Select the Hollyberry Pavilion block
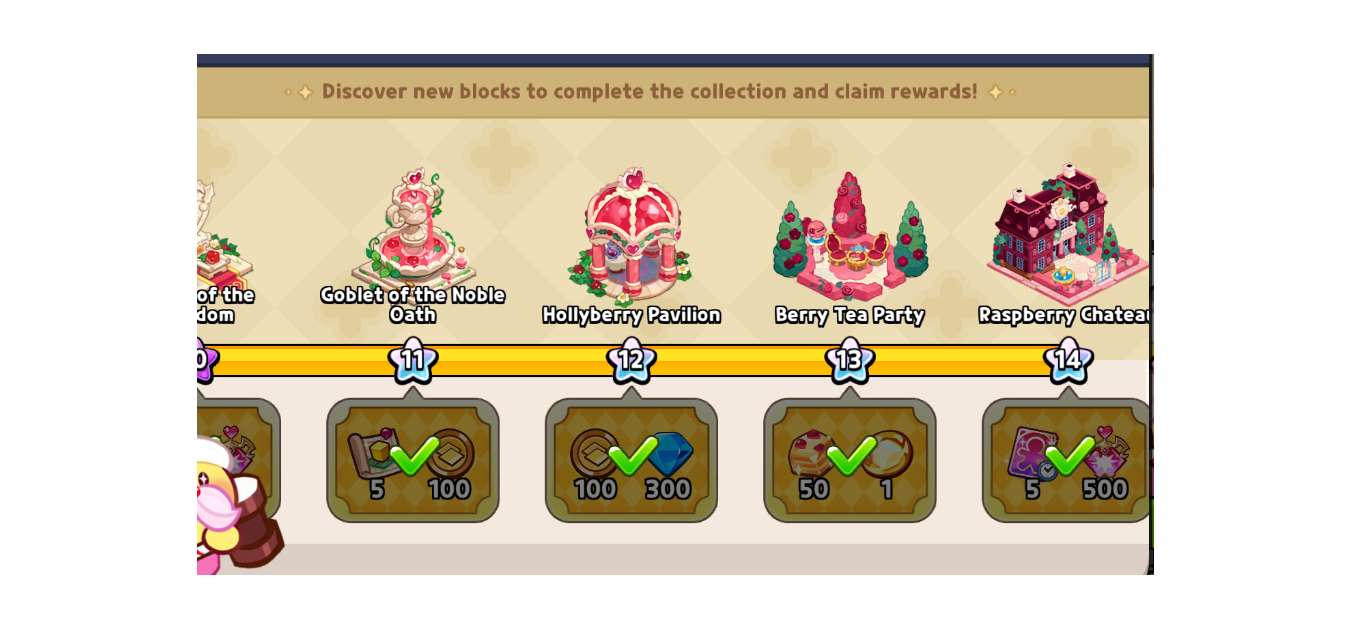1350x629 pixels. (631, 235)
